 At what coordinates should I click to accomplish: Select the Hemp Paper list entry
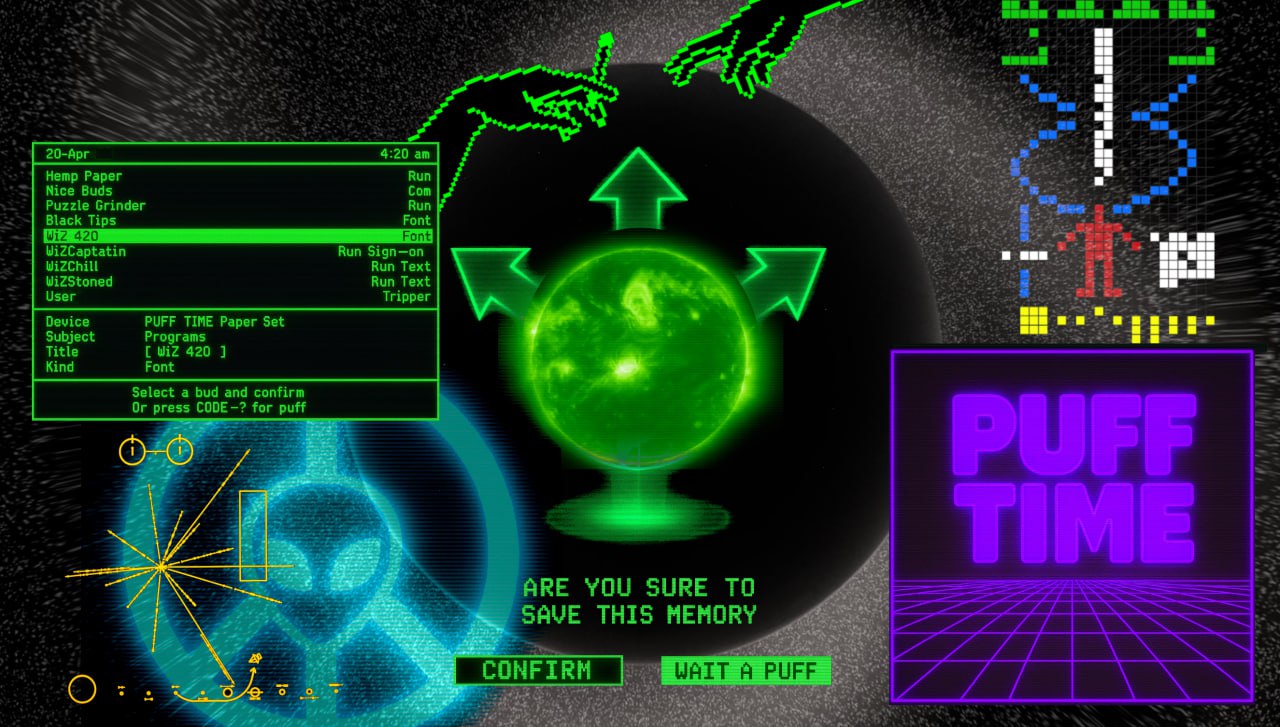(237, 176)
